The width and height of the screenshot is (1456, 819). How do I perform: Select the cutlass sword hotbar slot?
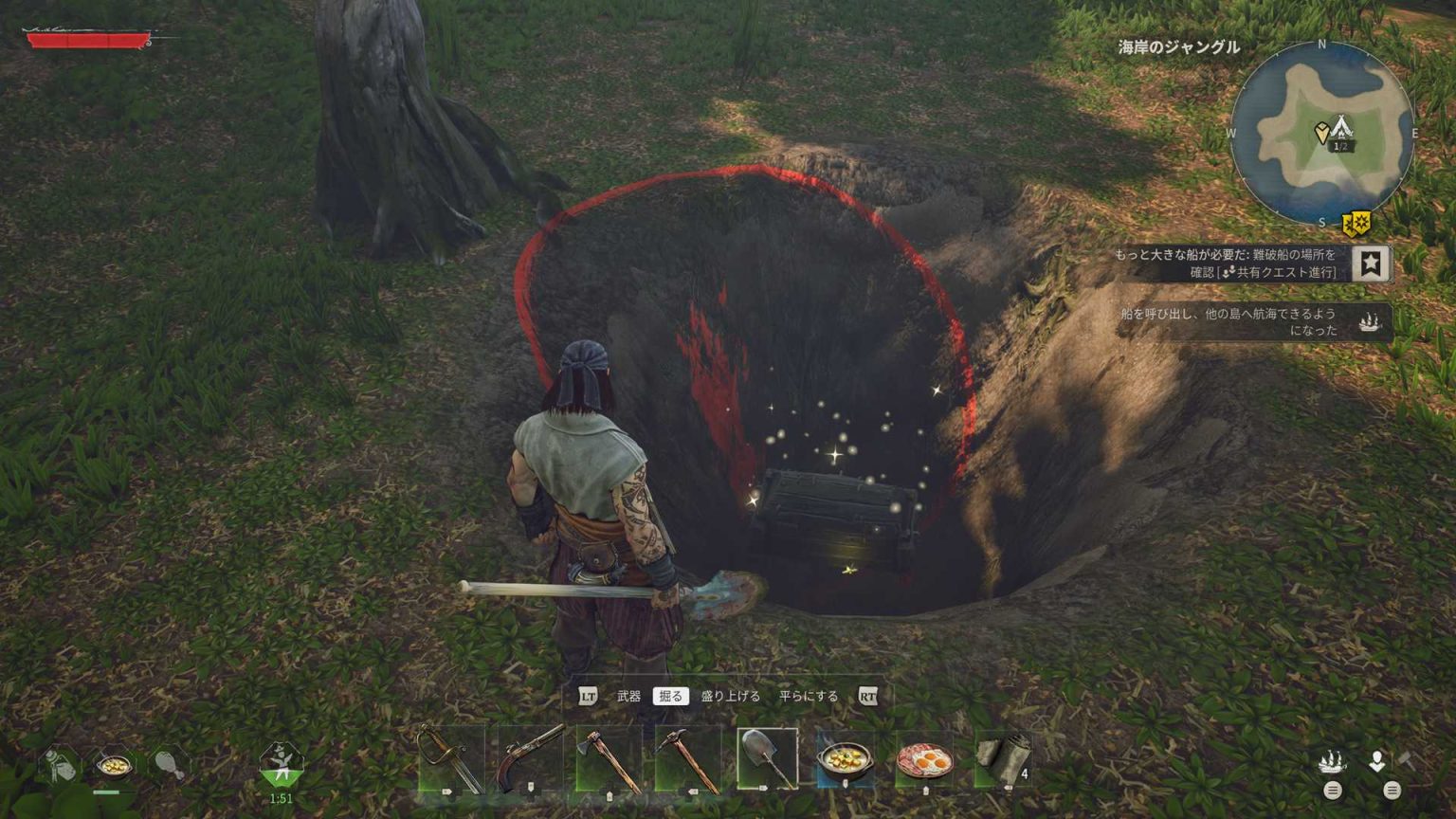450,758
